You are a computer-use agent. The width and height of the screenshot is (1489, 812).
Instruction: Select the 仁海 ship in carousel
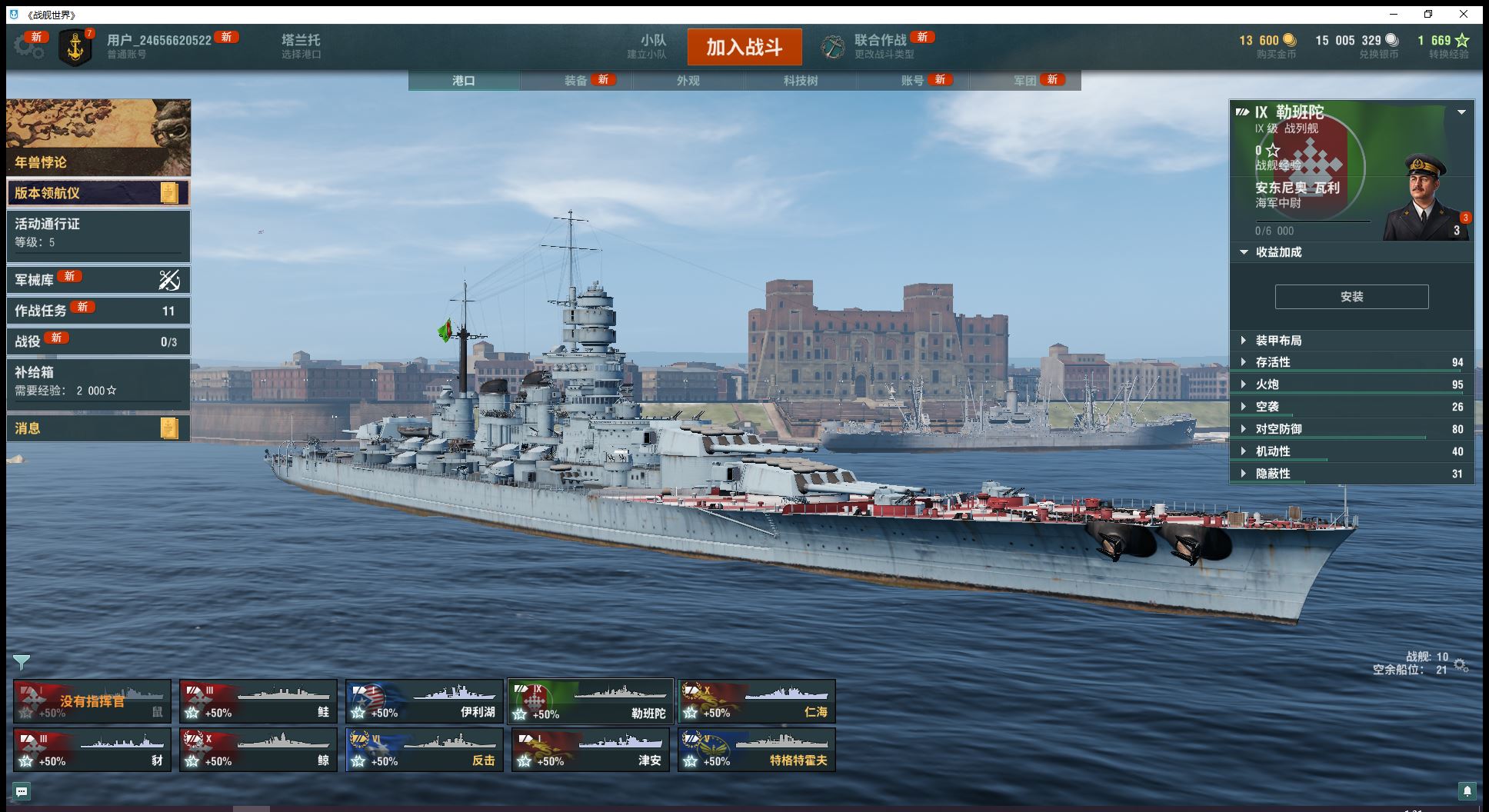pyautogui.click(x=757, y=701)
